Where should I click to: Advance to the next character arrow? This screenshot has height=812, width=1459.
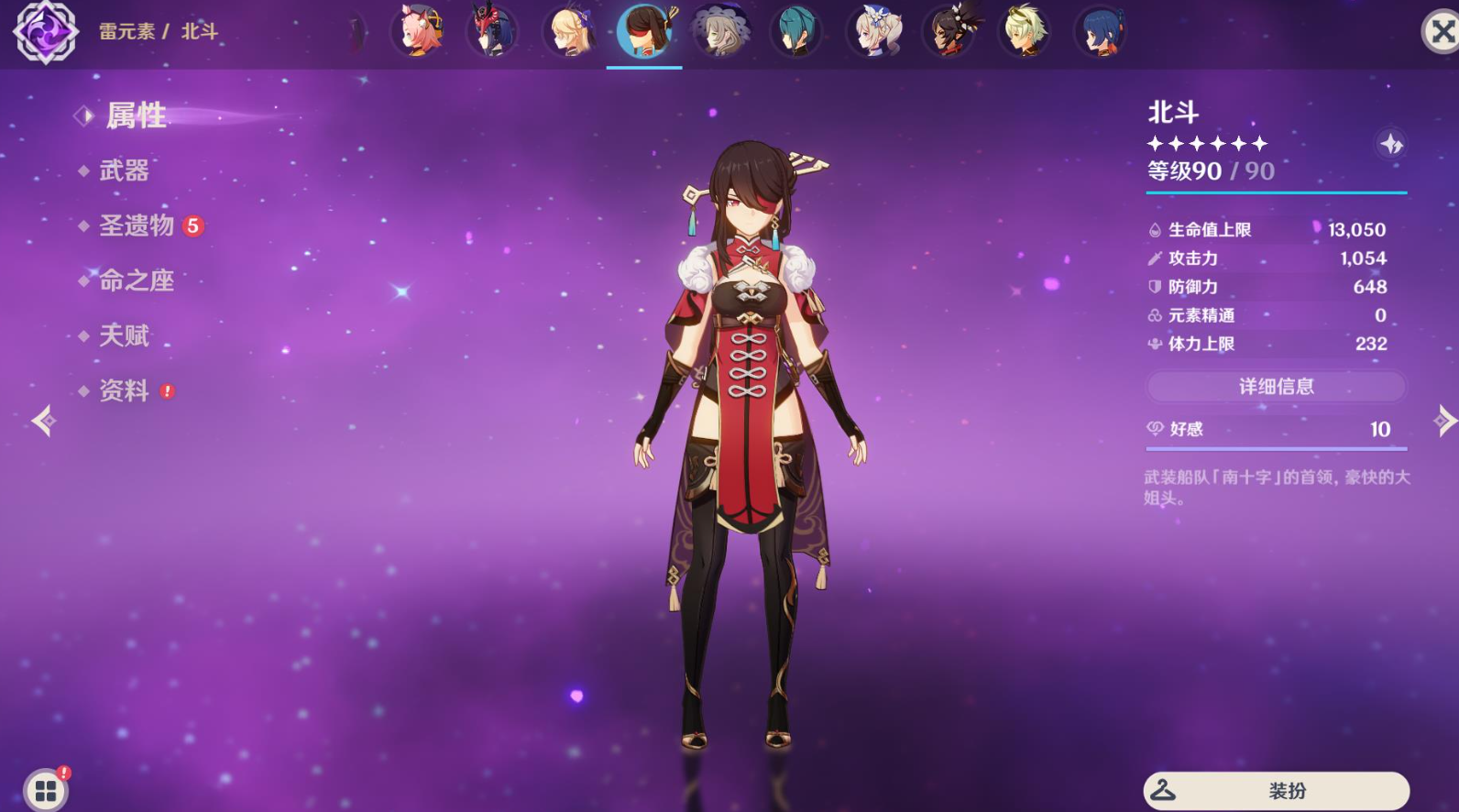(1443, 421)
